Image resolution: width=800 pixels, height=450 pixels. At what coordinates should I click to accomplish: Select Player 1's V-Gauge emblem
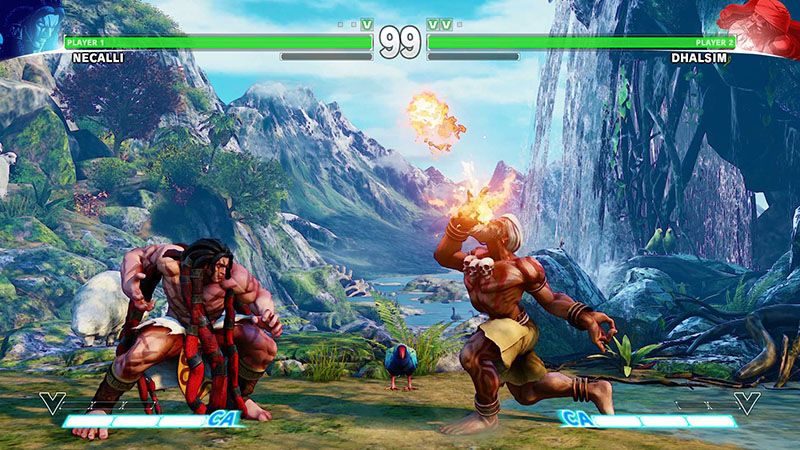pyautogui.click(x=50, y=403)
